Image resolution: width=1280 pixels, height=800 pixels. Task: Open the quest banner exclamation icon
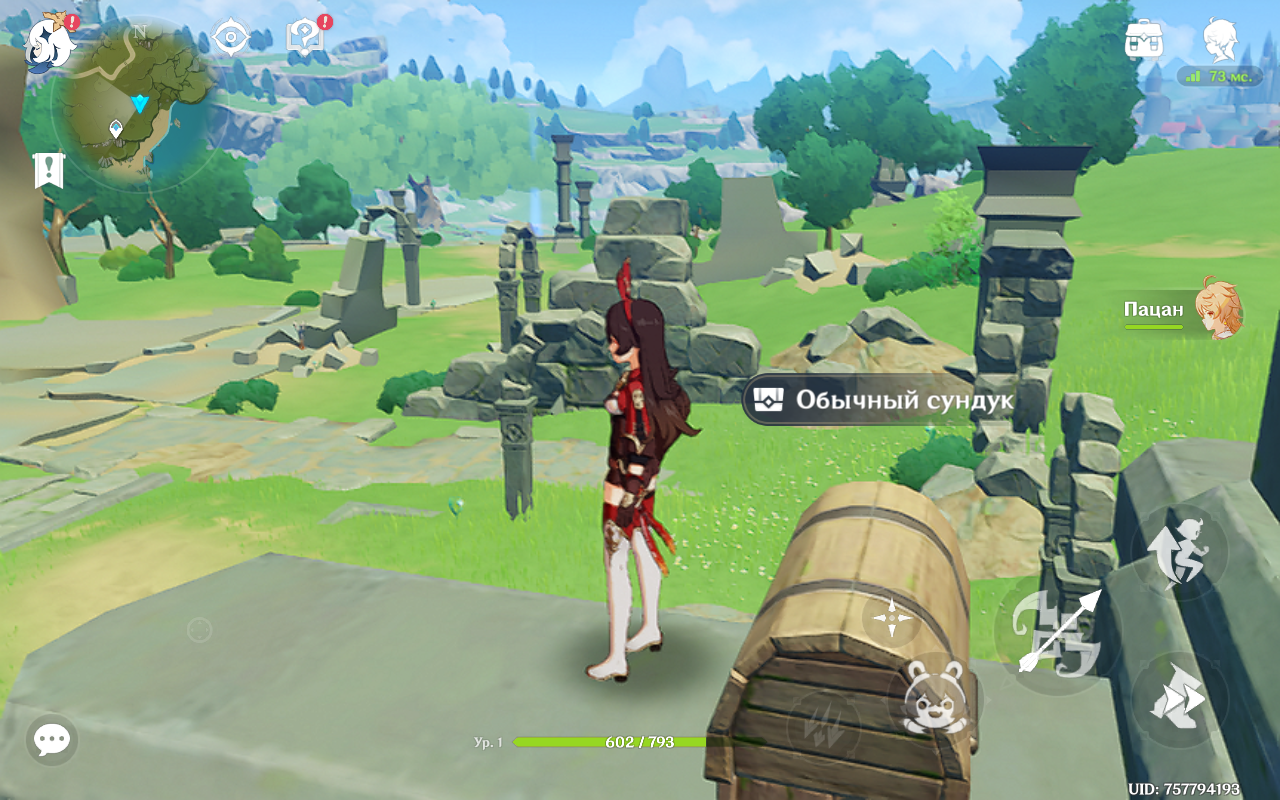pyautogui.click(x=47, y=170)
